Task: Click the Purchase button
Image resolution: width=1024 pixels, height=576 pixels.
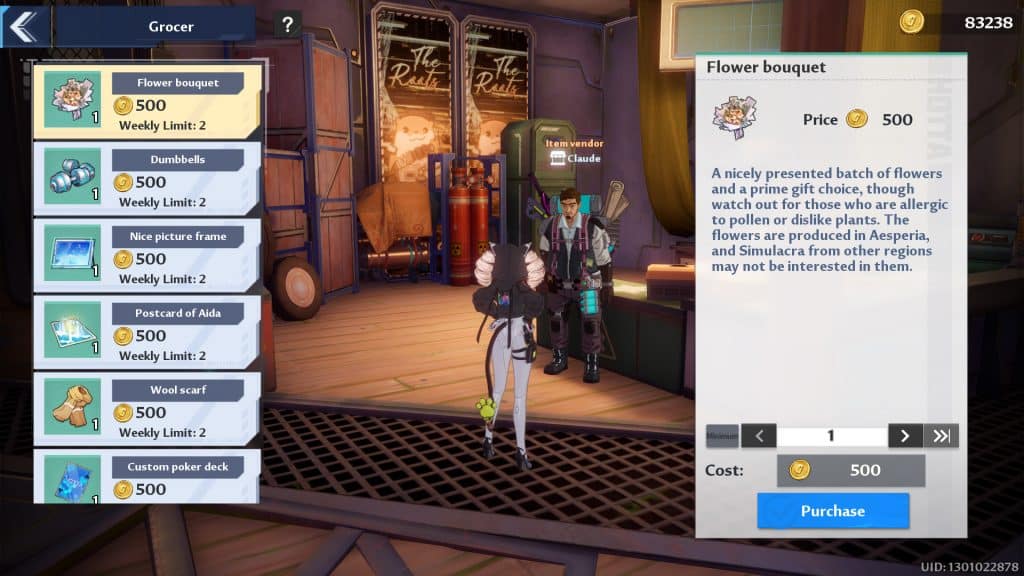Action: click(832, 510)
